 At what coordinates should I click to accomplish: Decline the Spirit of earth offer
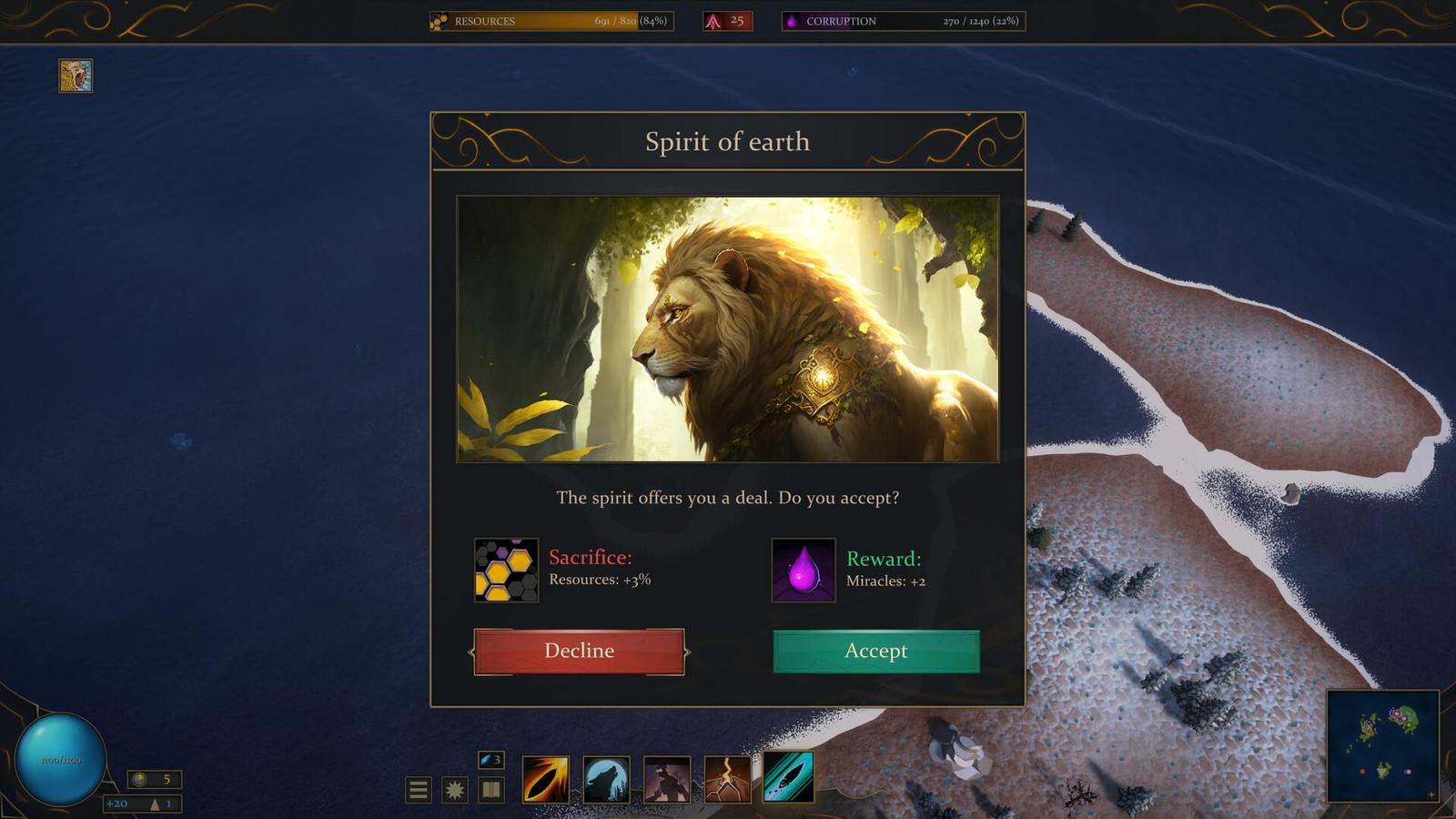coord(579,651)
